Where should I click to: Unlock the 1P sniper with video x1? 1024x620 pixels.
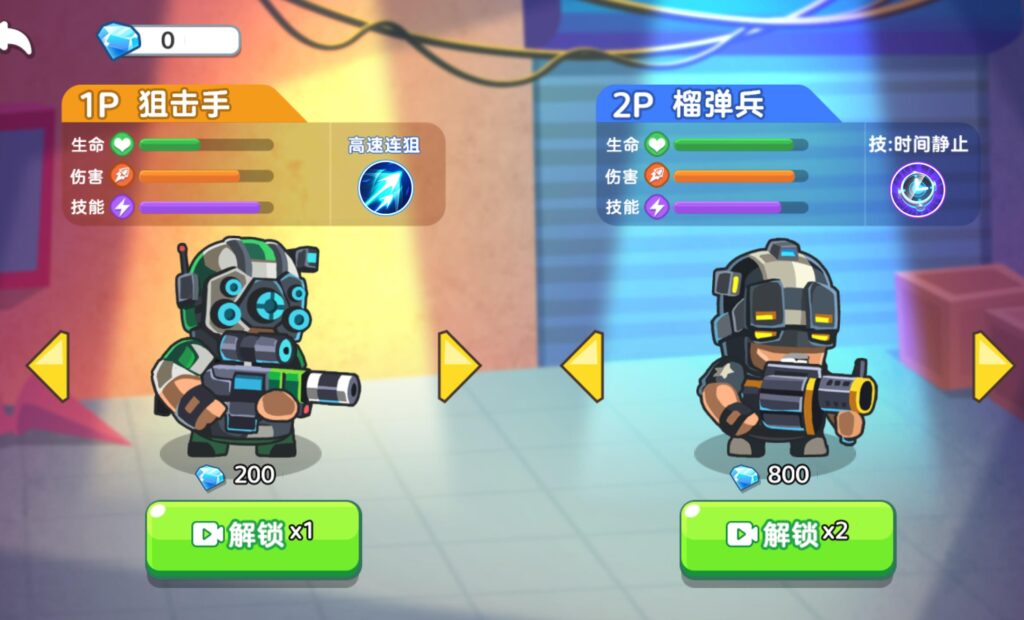(x=253, y=535)
